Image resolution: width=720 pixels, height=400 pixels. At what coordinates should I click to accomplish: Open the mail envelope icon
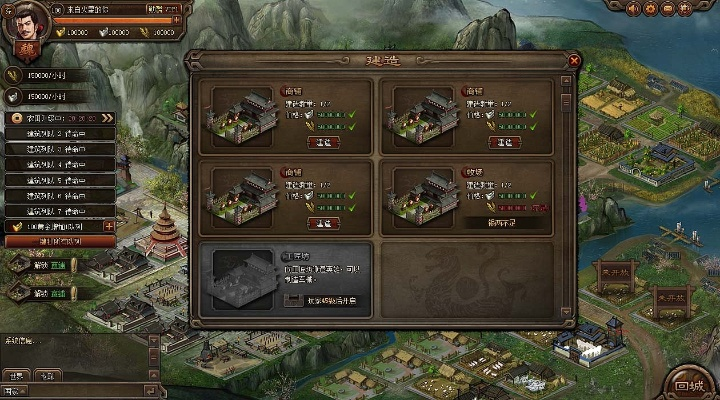coord(668,8)
